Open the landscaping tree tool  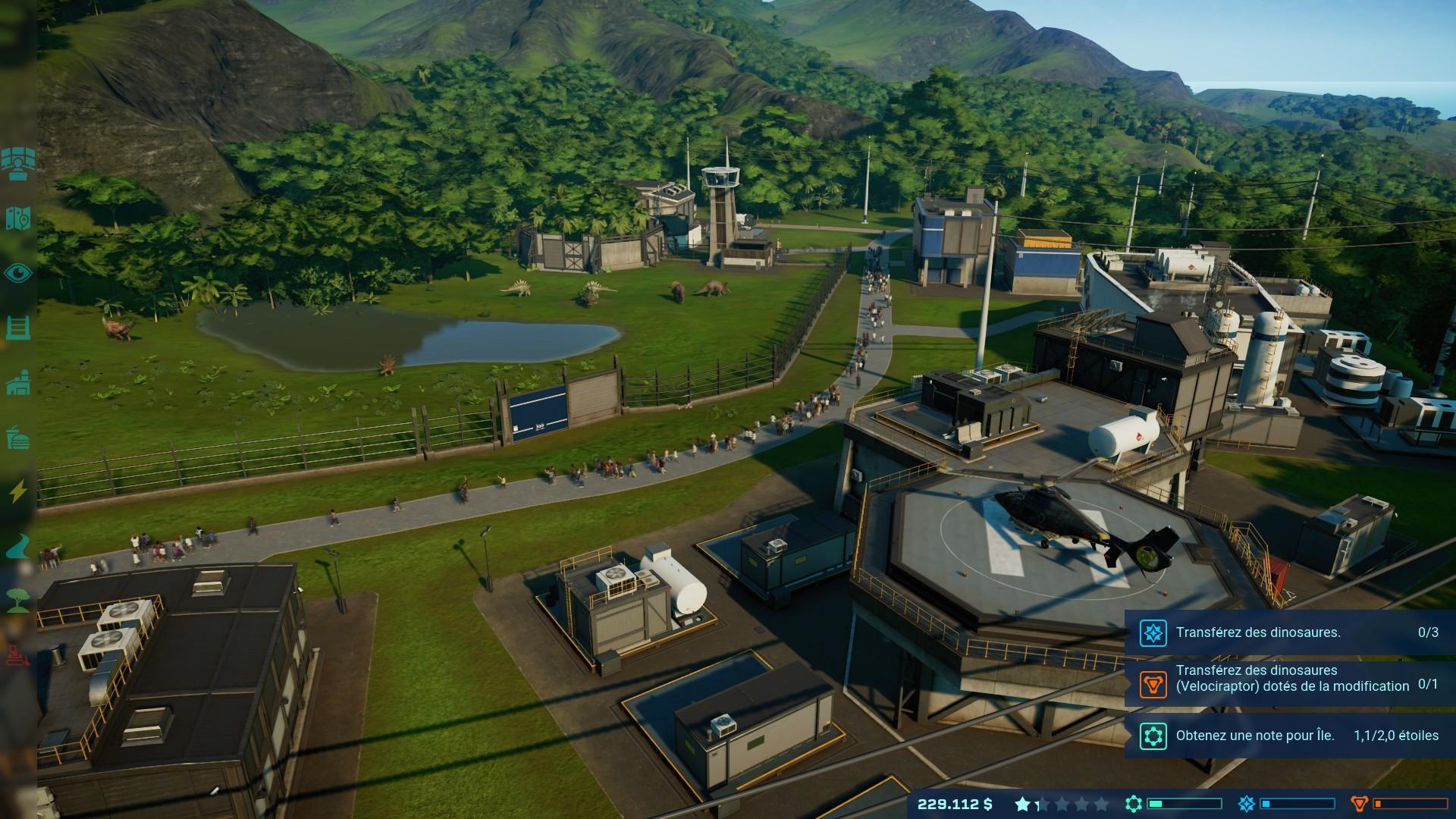pyautogui.click(x=17, y=600)
